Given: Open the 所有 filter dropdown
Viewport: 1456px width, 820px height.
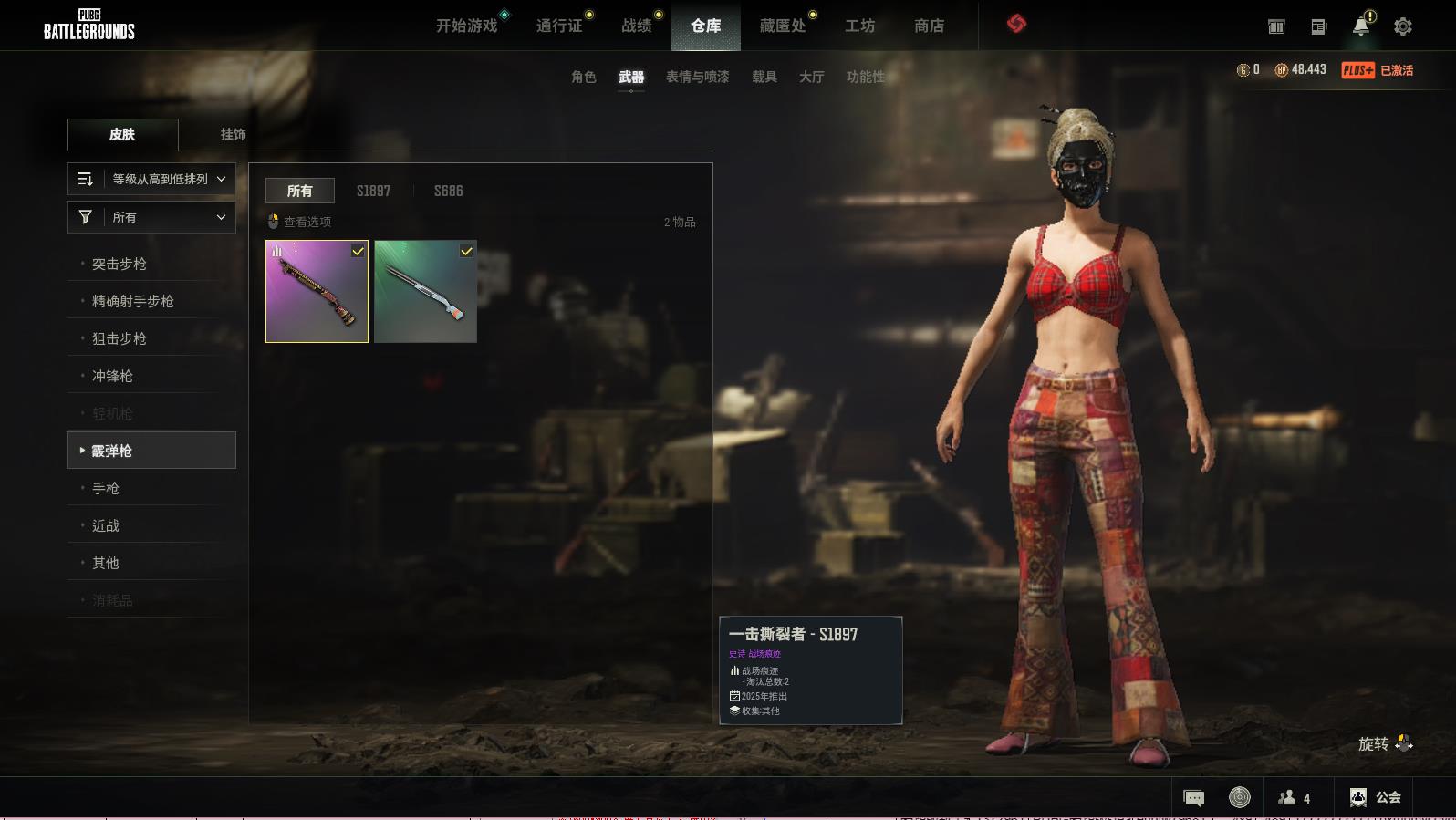Looking at the screenshot, I should point(151,217).
